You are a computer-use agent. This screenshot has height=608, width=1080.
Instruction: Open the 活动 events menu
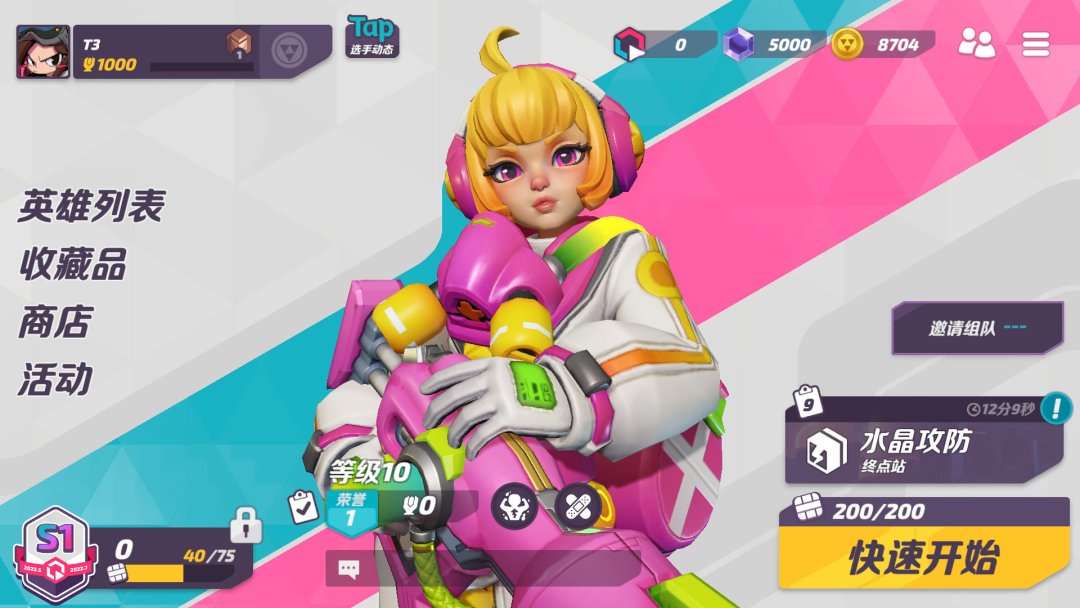(x=55, y=380)
